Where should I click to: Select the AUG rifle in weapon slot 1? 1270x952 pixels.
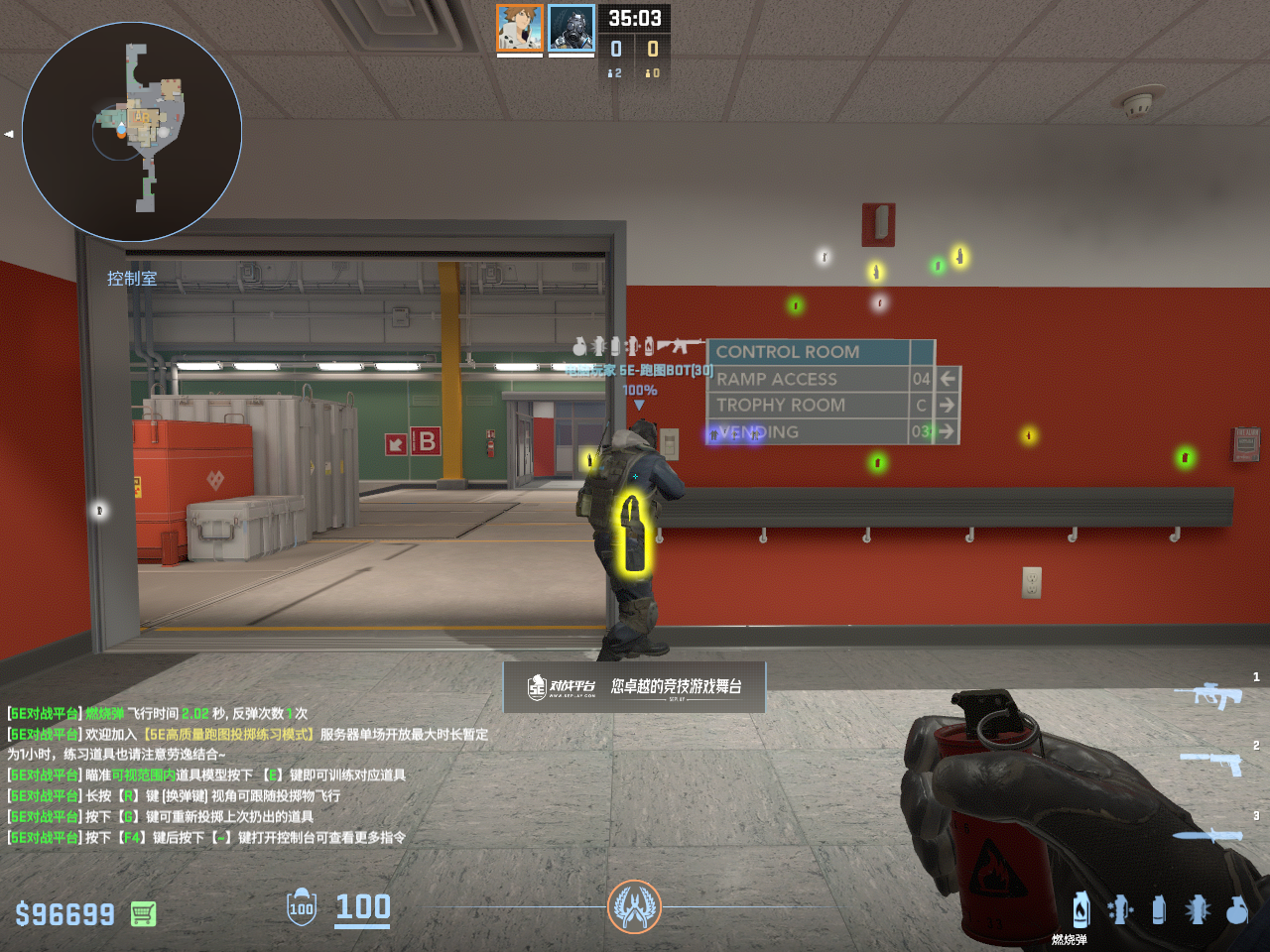pos(1207,694)
